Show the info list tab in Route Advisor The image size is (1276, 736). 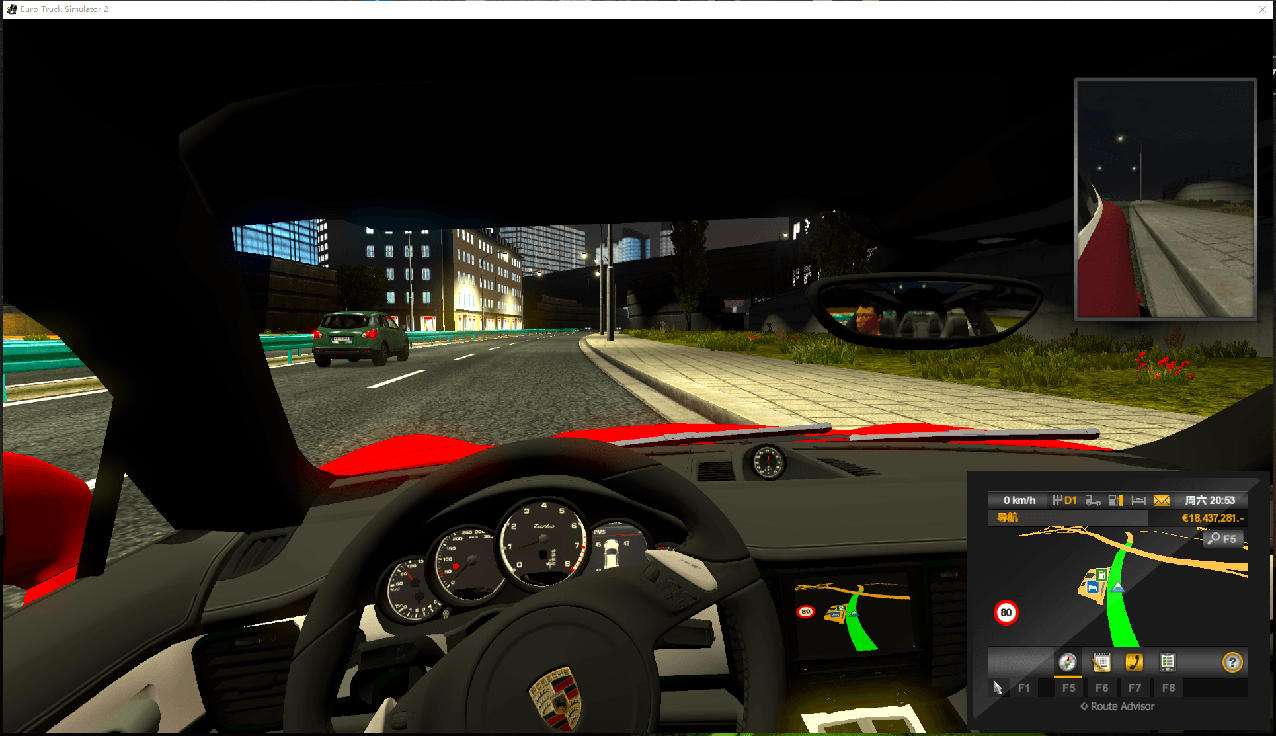click(1167, 662)
